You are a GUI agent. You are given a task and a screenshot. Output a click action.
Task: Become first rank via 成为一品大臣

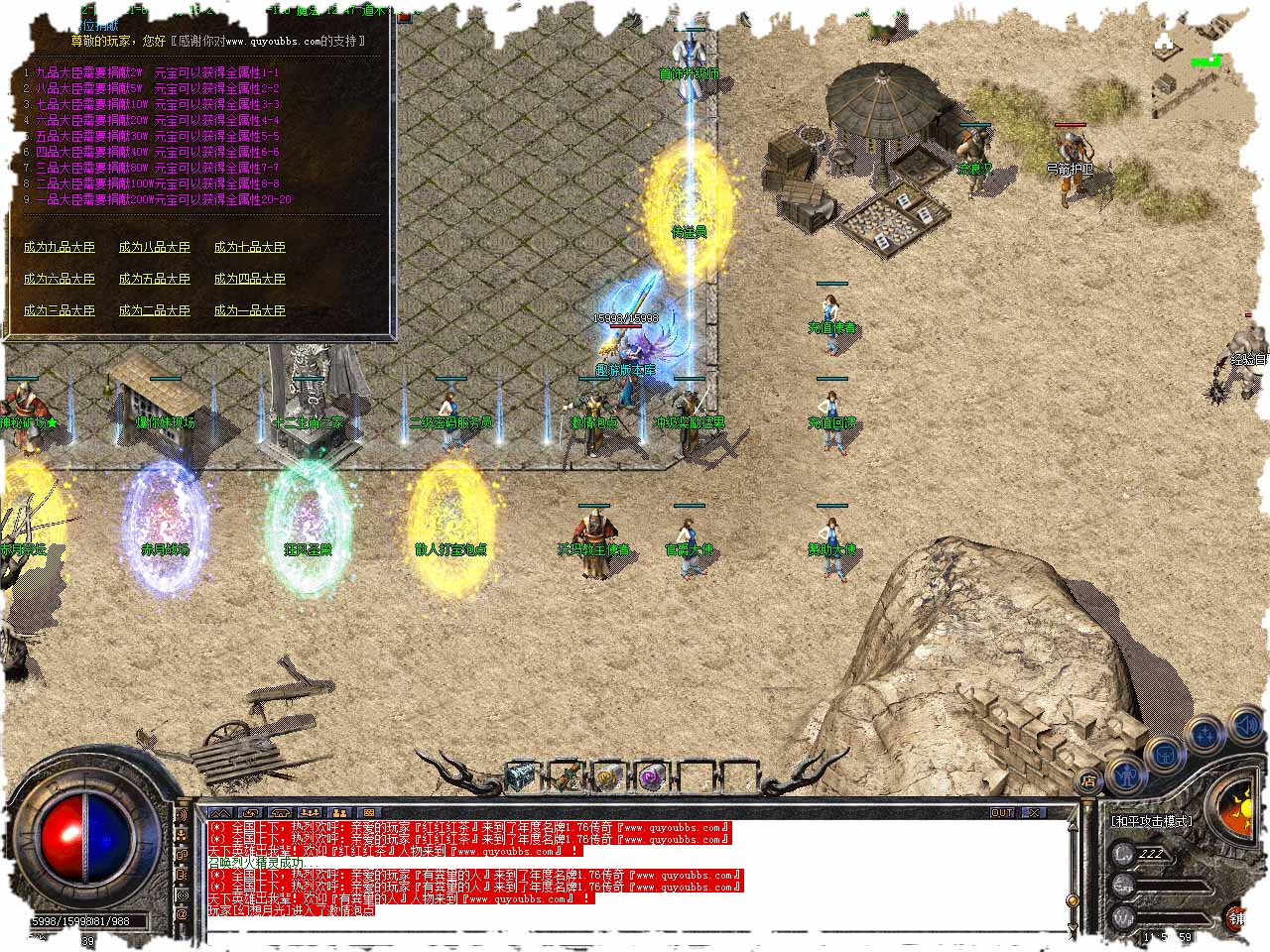(249, 310)
